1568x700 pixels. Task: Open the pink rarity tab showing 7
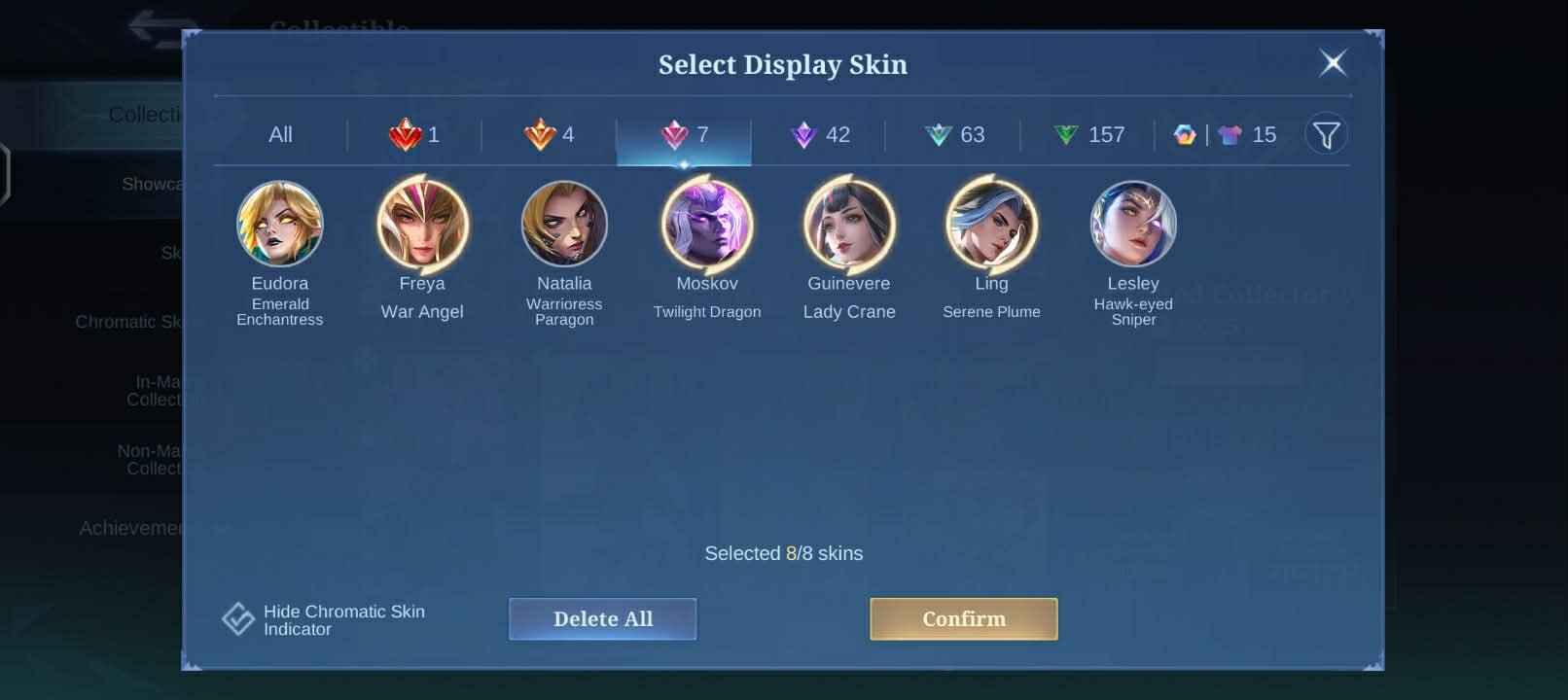point(685,135)
